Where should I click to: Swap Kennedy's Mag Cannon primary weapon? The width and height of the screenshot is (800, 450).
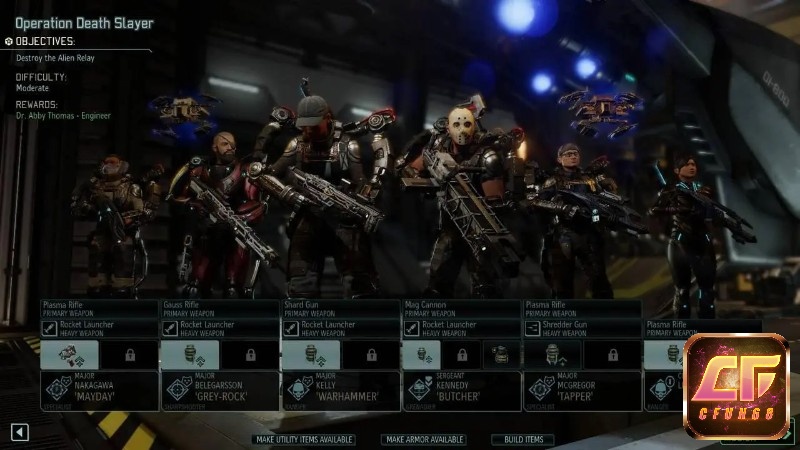461,309
